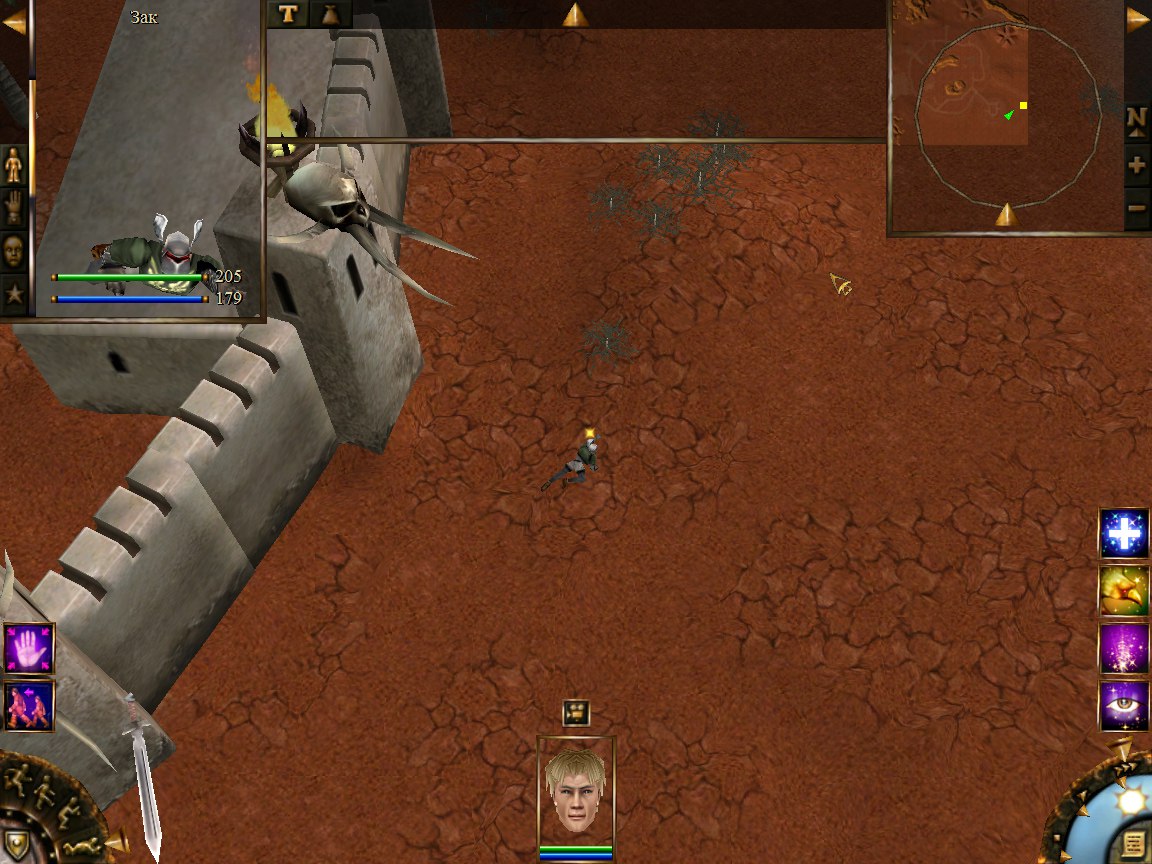1152x864 pixels.
Task: Use the pink hand skill icon
Action: 28,648
